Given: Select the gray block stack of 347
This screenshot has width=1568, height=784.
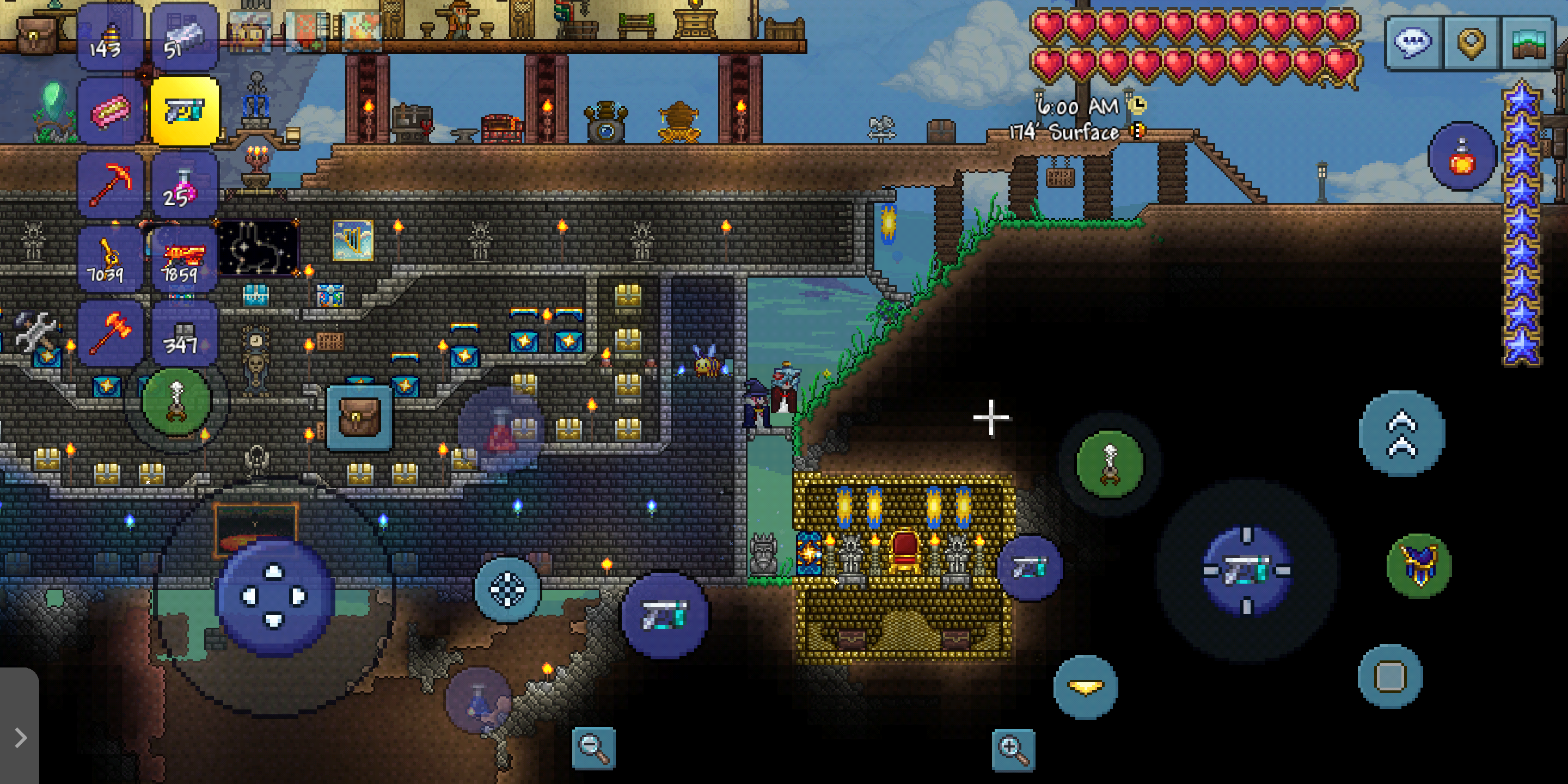Looking at the screenshot, I should click(x=184, y=334).
